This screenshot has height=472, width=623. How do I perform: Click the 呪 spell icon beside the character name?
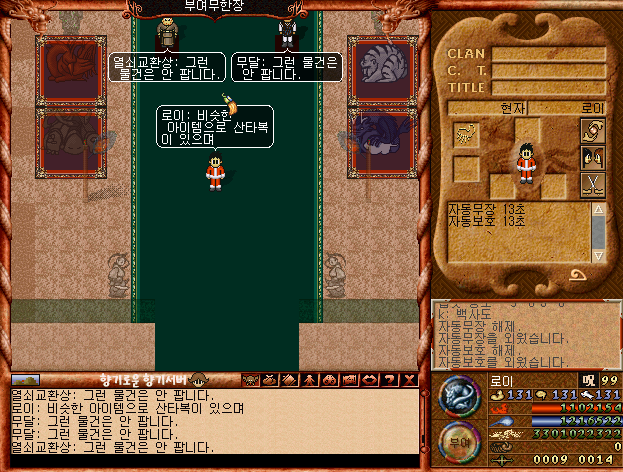[589, 380]
